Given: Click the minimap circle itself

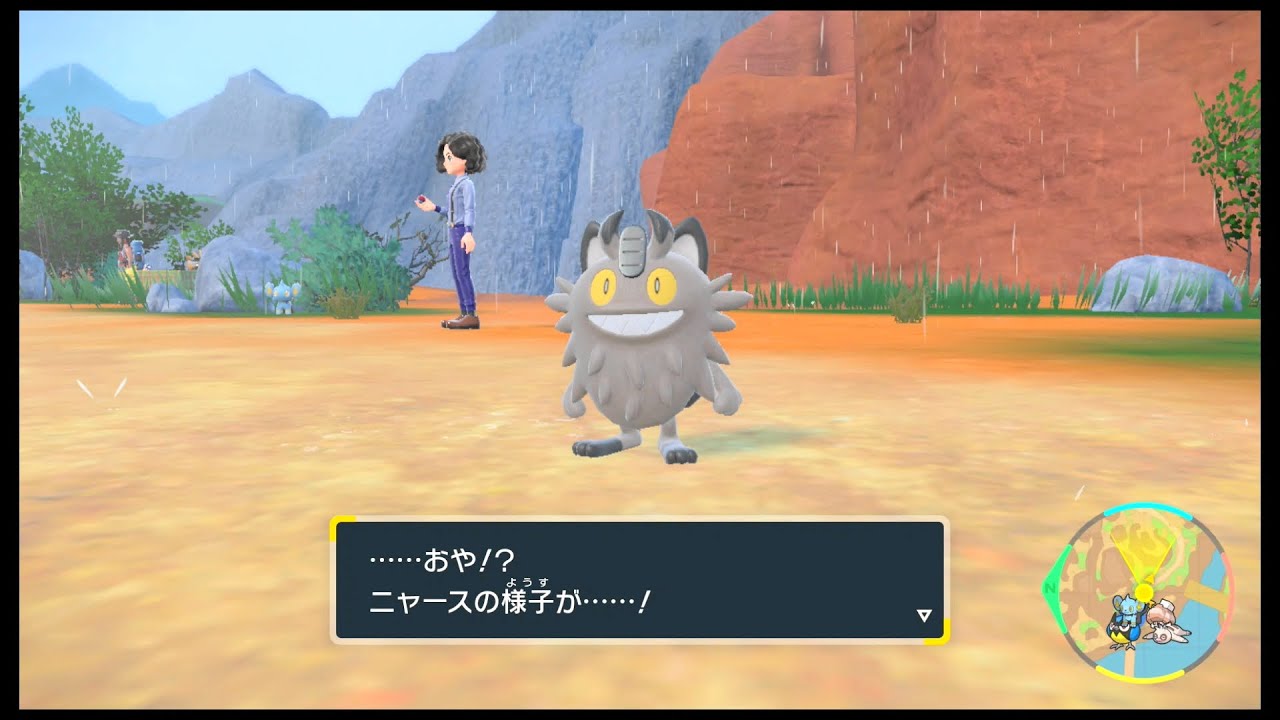Looking at the screenshot, I should pyautogui.click(x=1145, y=595).
